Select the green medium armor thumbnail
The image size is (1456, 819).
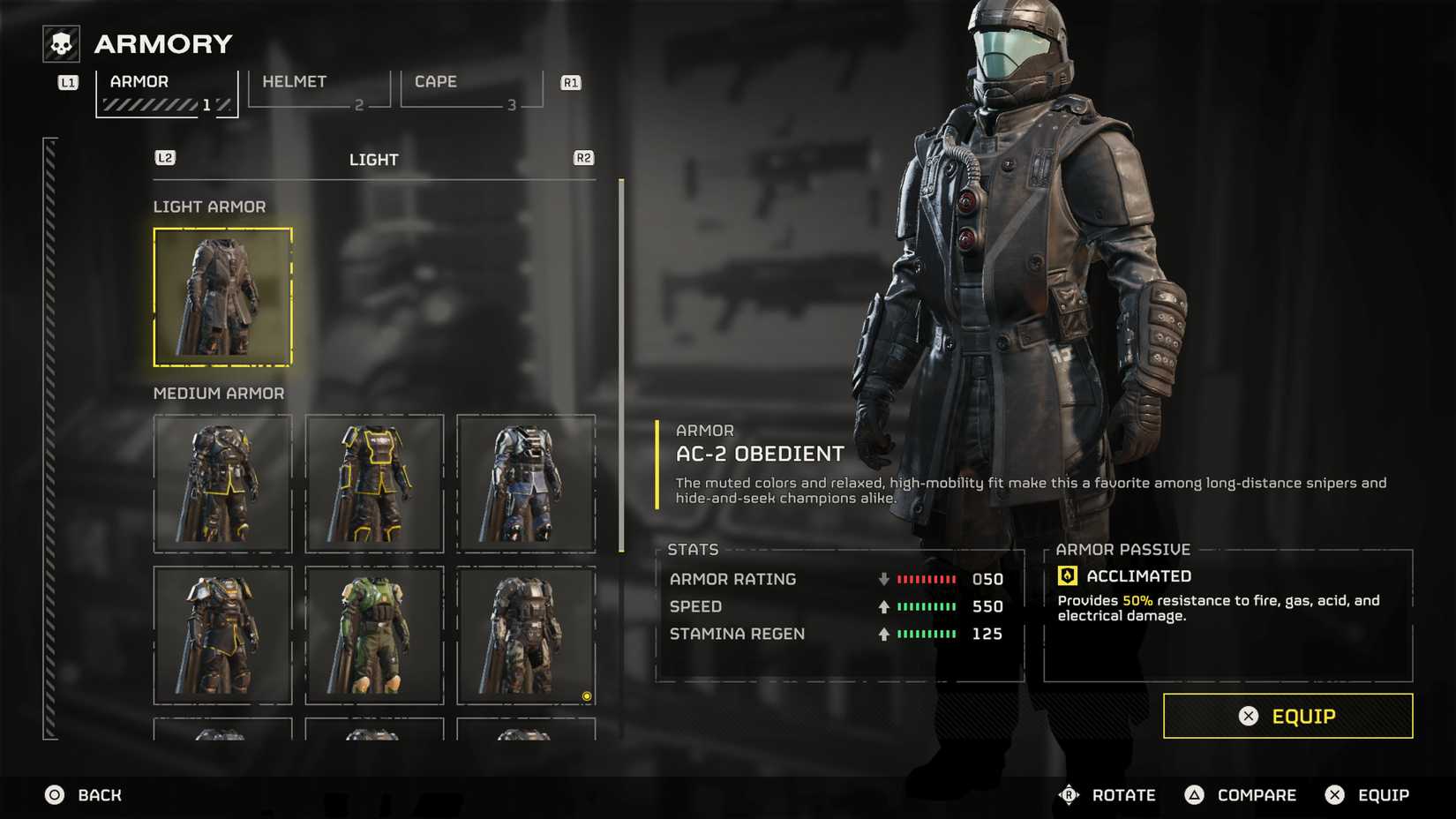374,635
